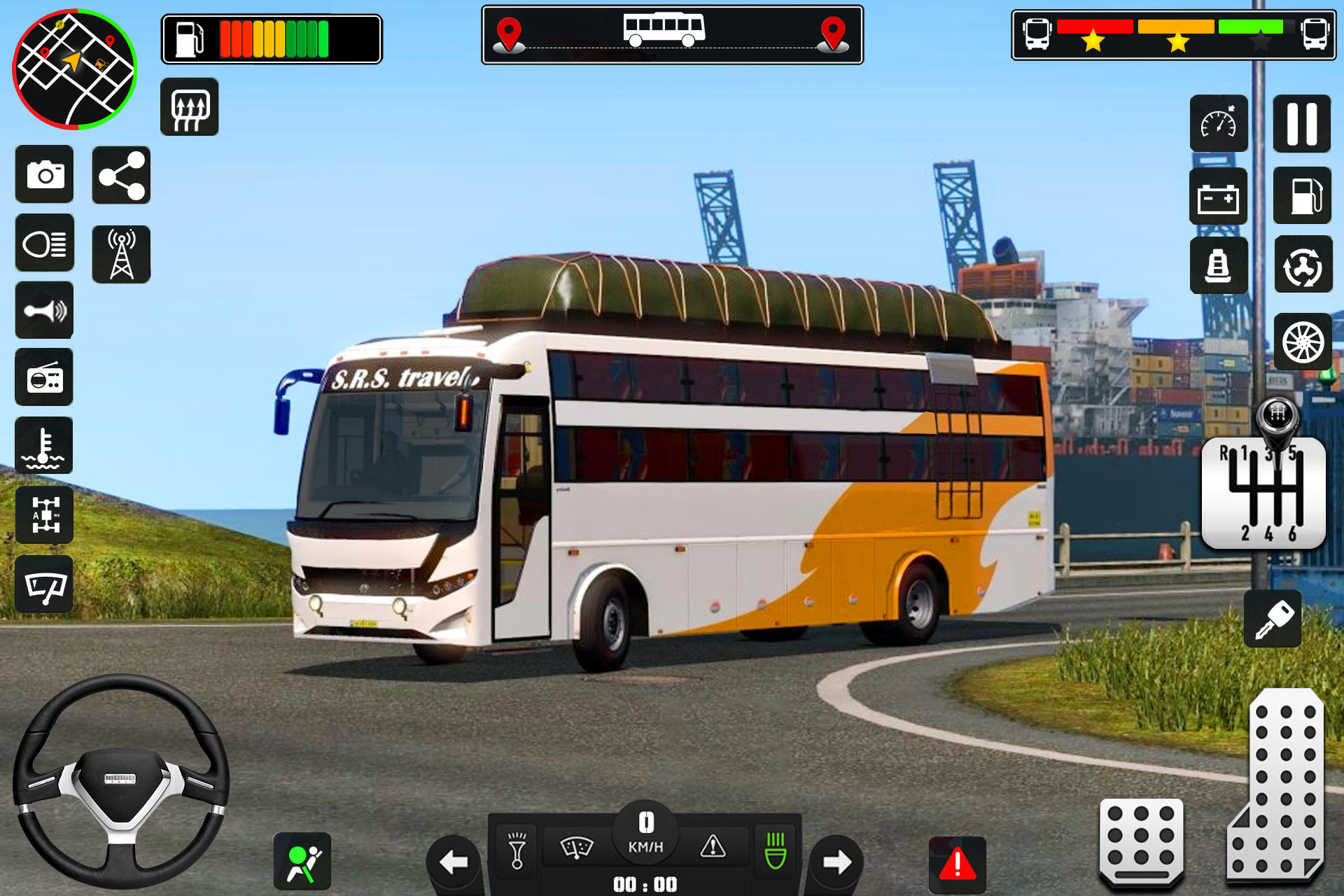Open the battery status button

[1218, 197]
